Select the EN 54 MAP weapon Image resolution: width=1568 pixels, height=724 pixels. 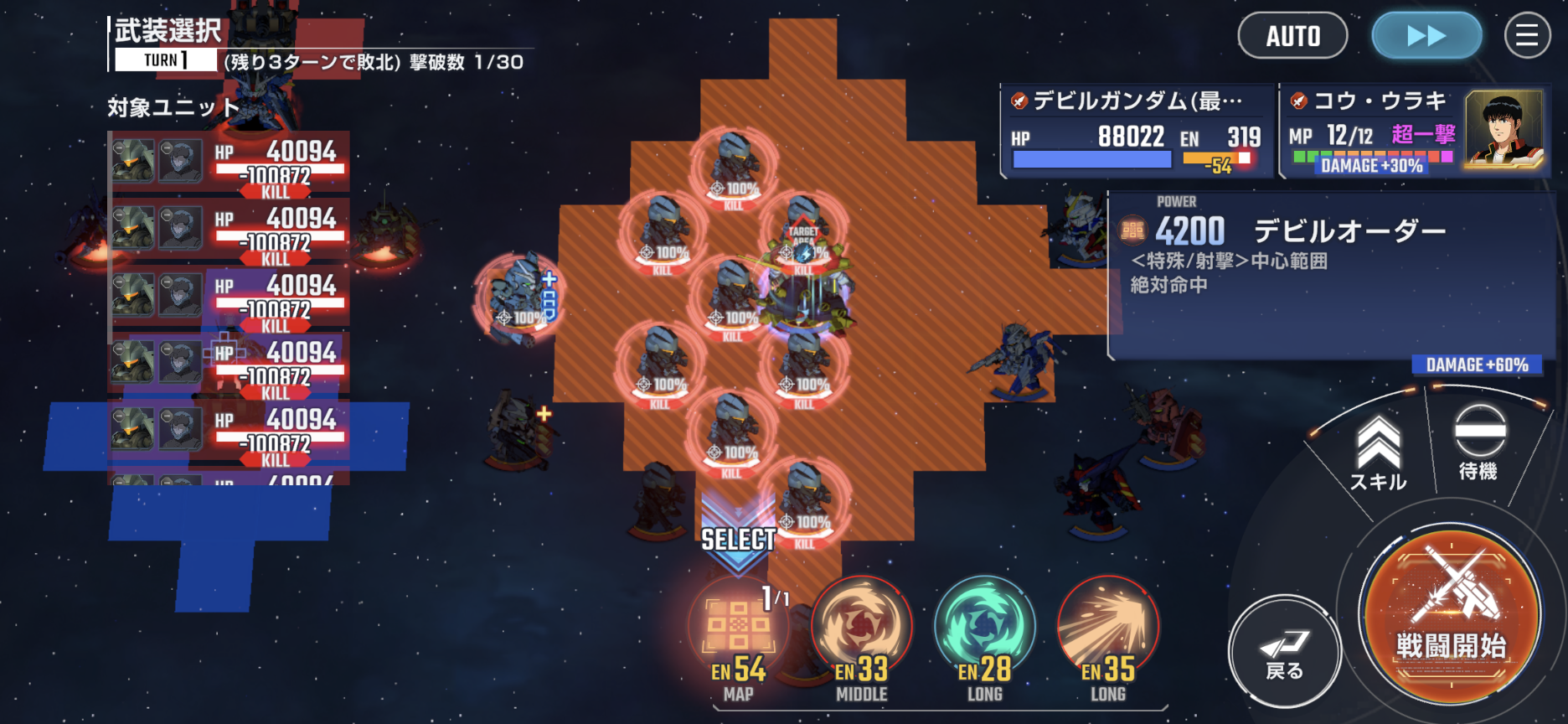(738, 635)
